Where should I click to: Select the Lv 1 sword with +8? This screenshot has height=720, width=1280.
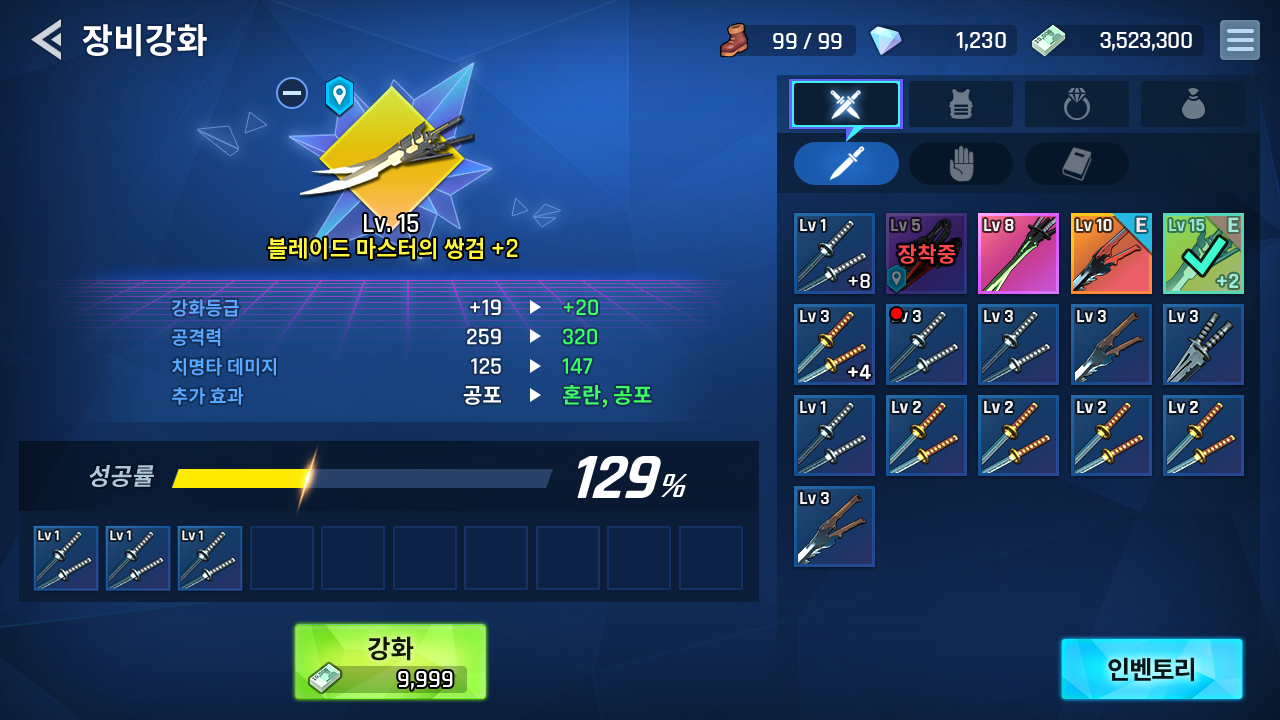pyautogui.click(x=834, y=253)
